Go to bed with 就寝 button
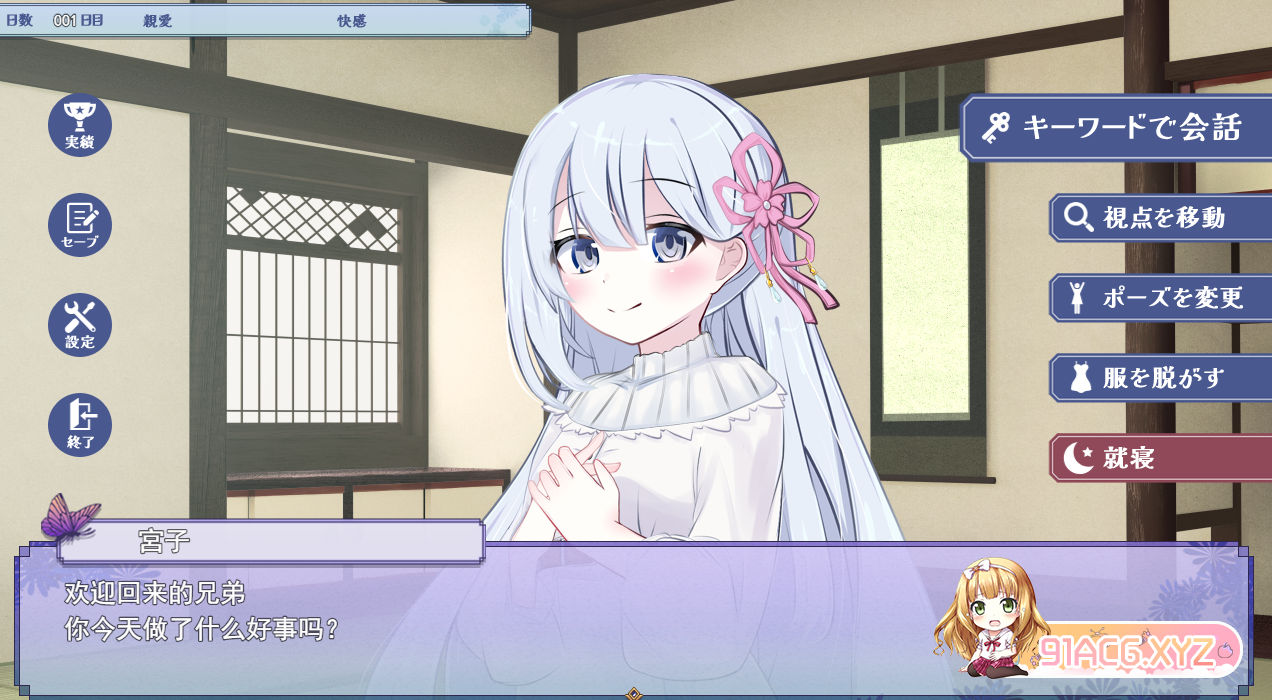Viewport: 1272px width, 700px height. (x=1160, y=458)
